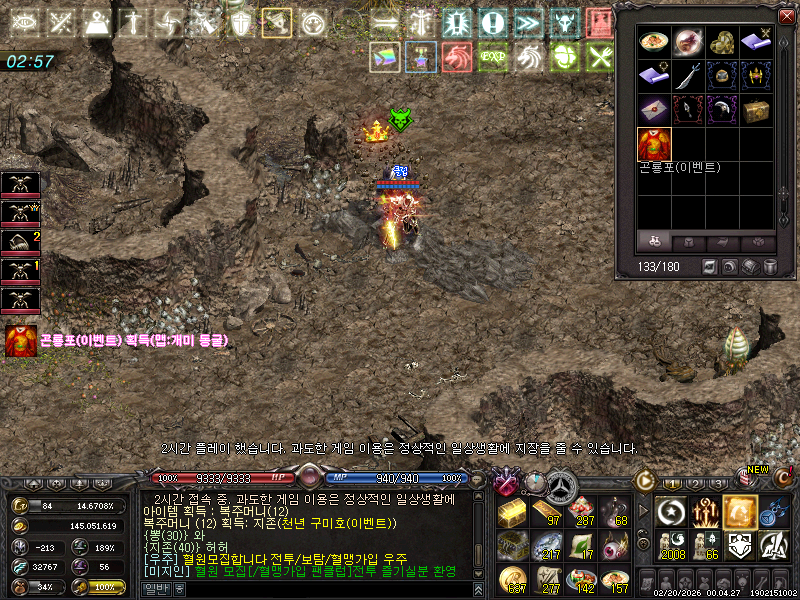The image size is (800, 600).
Task: Choose the golden treasure chest in inventory
Action: coord(757,110)
